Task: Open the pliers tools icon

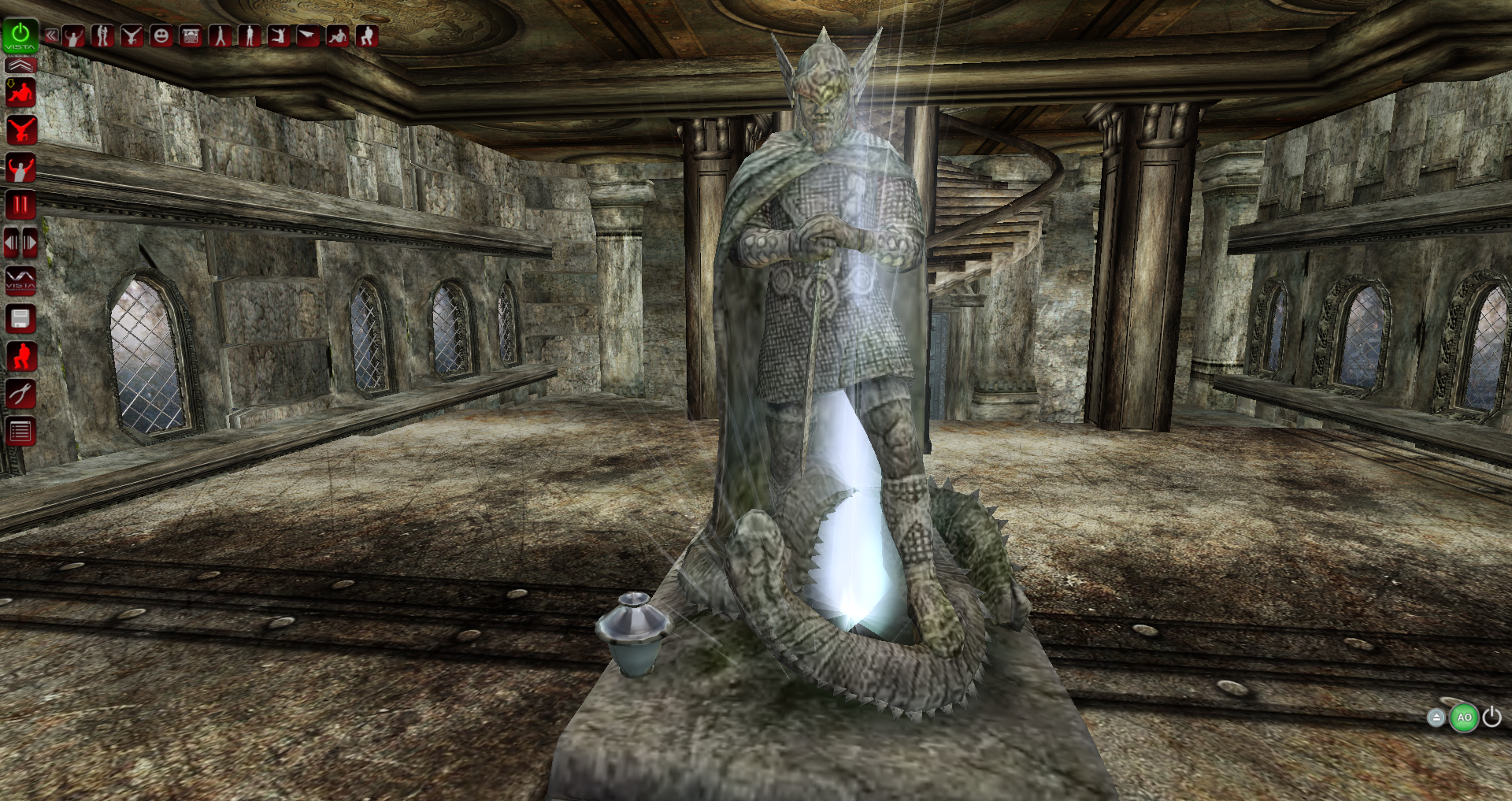Action: pos(20,393)
